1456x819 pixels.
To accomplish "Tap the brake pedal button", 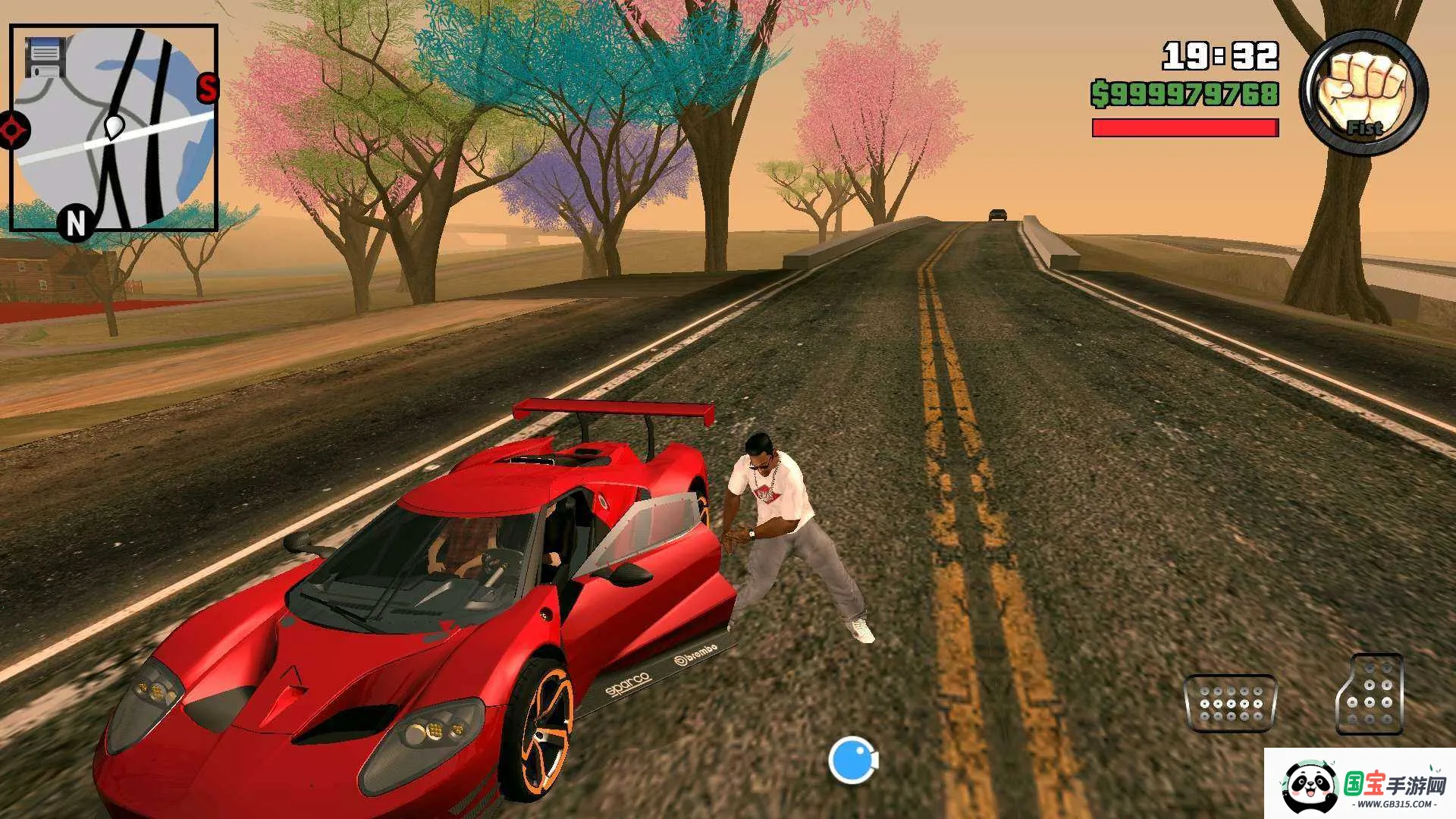I will click(x=1230, y=703).
